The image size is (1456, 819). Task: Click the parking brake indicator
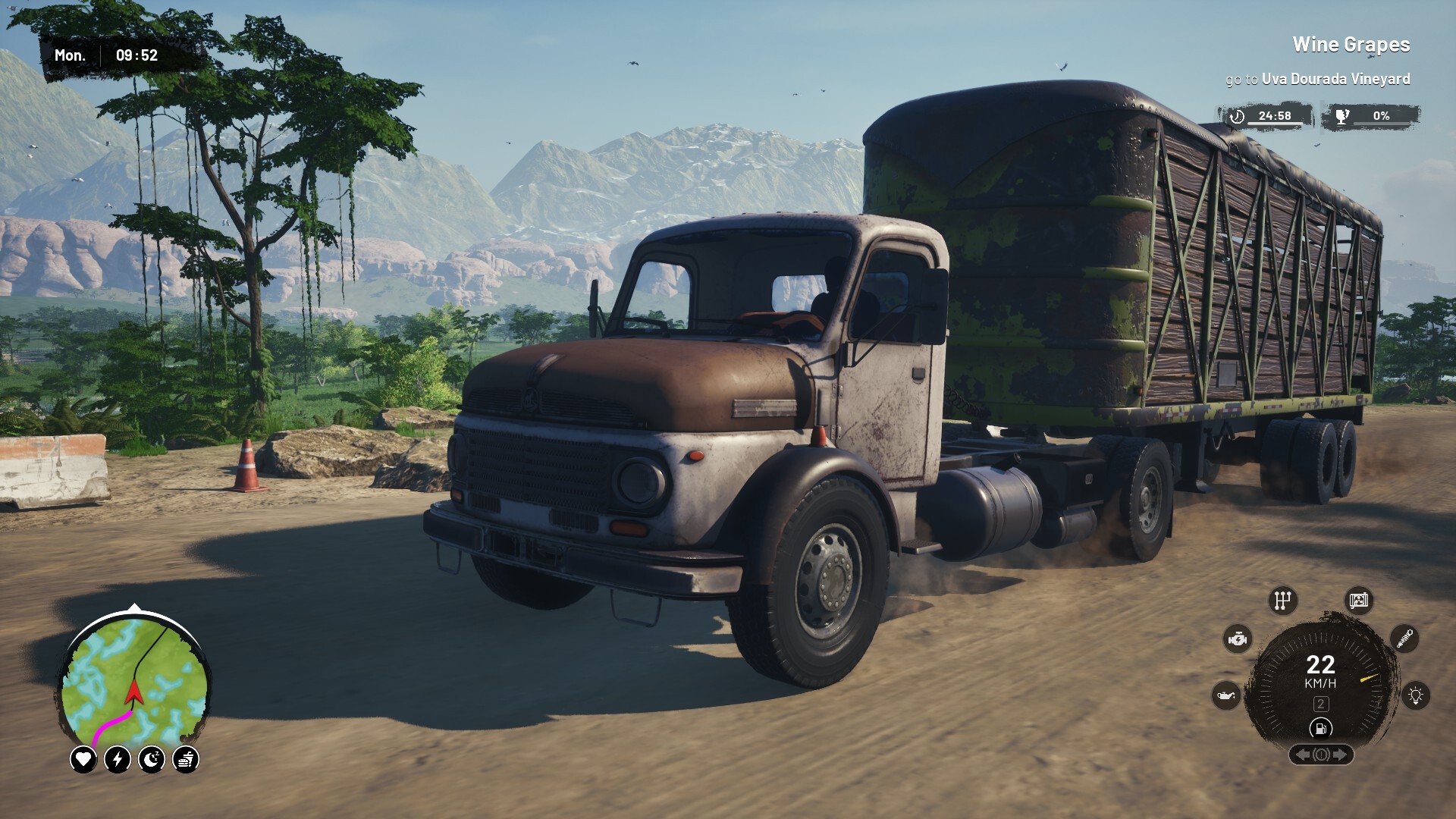pos(1321,755)
